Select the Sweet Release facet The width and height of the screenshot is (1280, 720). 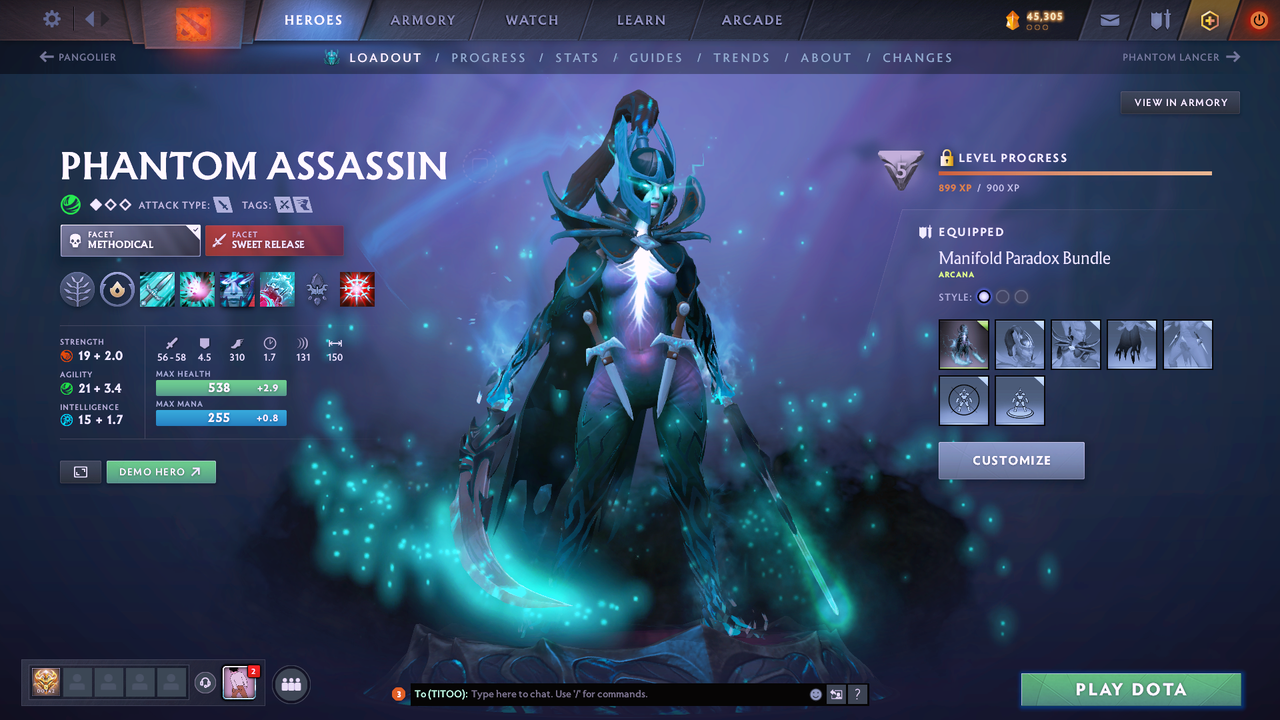click(x=274, y=240)
